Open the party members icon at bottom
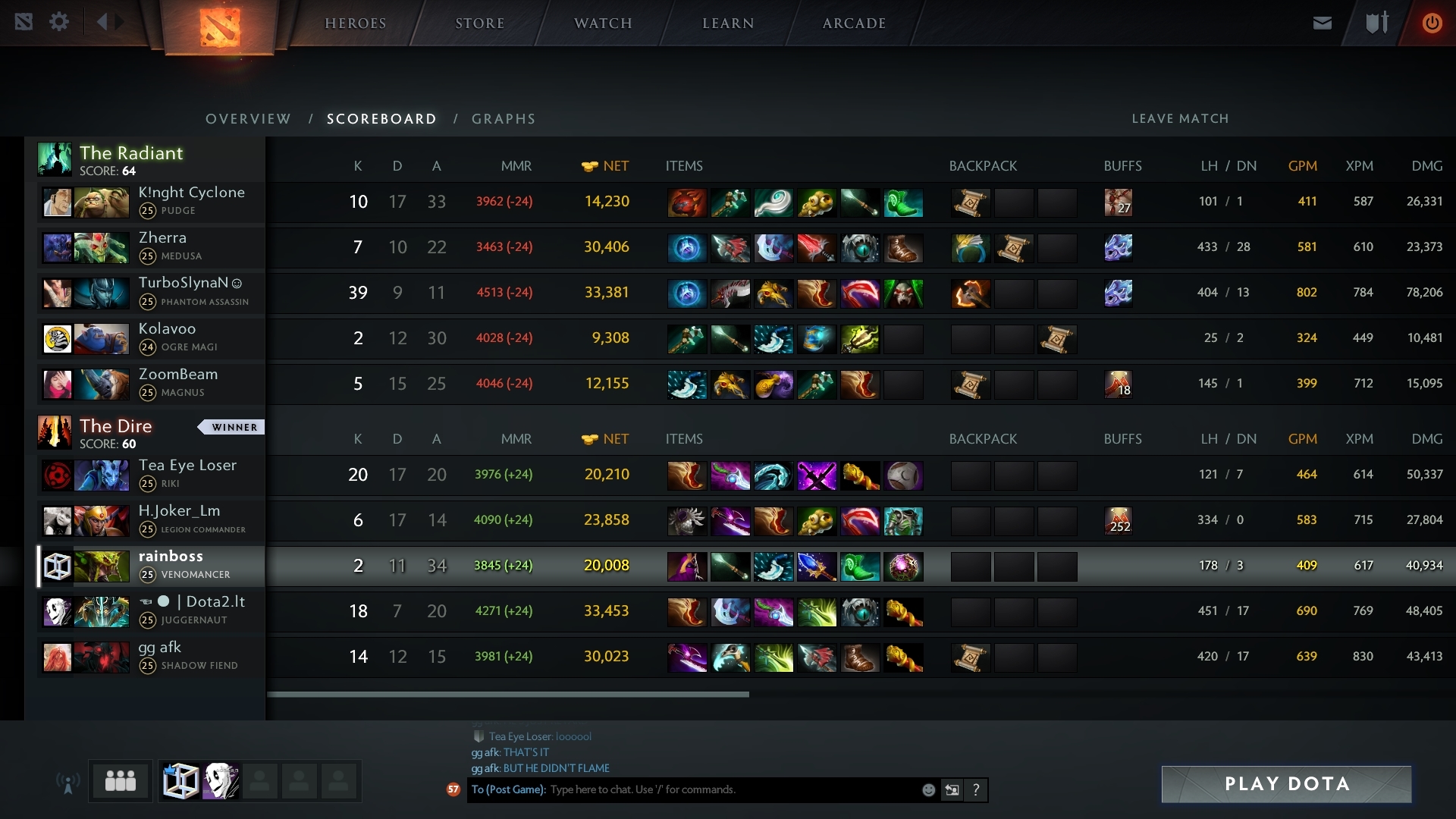Screen dimensions: 1456x819 (120, 780)
